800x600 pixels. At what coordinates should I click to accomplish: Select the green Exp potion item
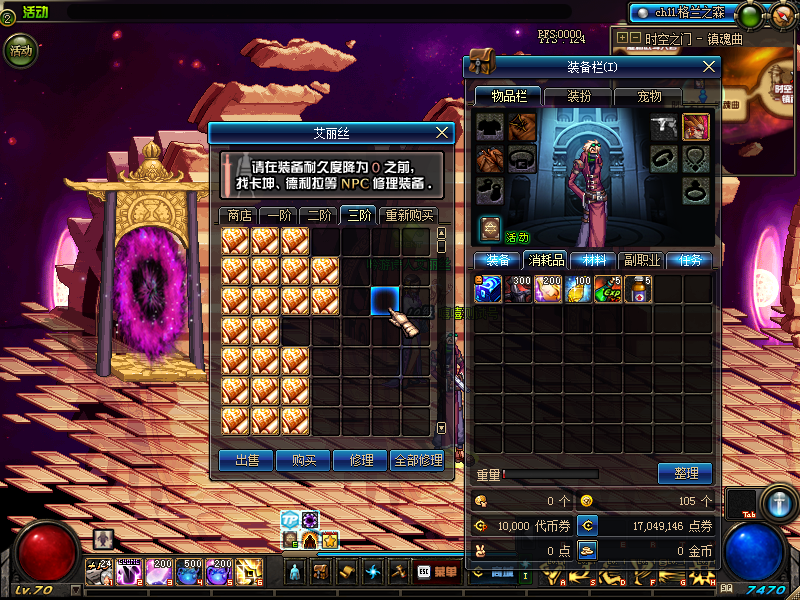coord(608,289)
